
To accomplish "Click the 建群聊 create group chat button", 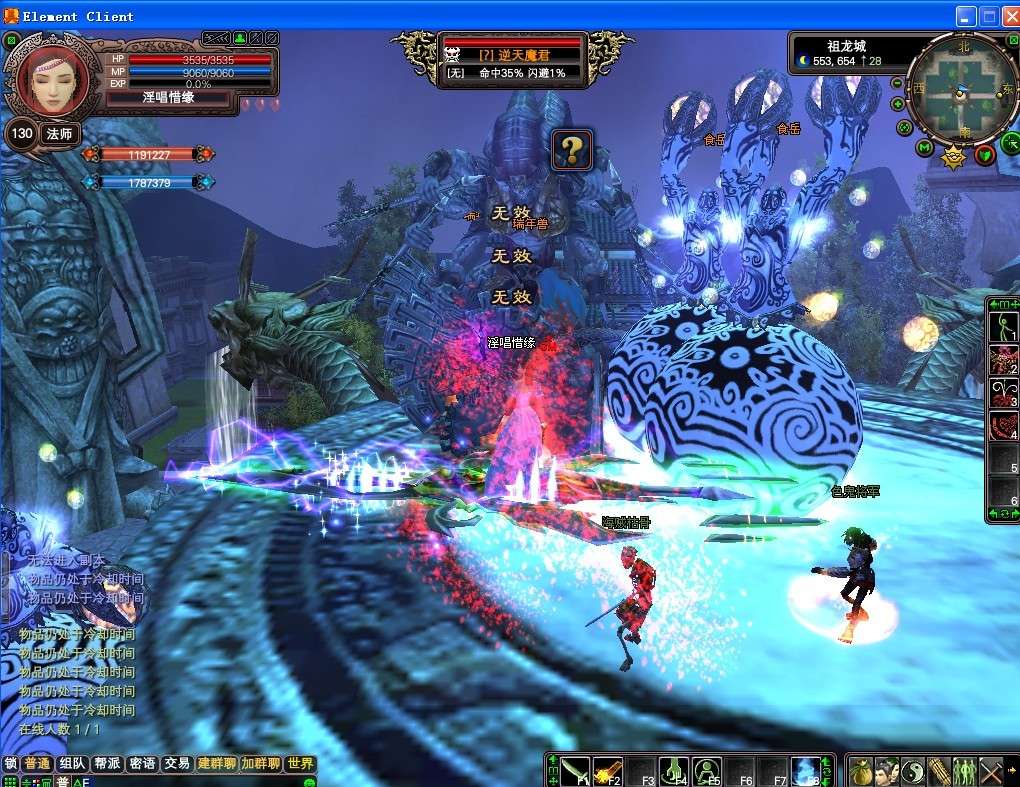I will pyautogui.click(x=216, y=763).
